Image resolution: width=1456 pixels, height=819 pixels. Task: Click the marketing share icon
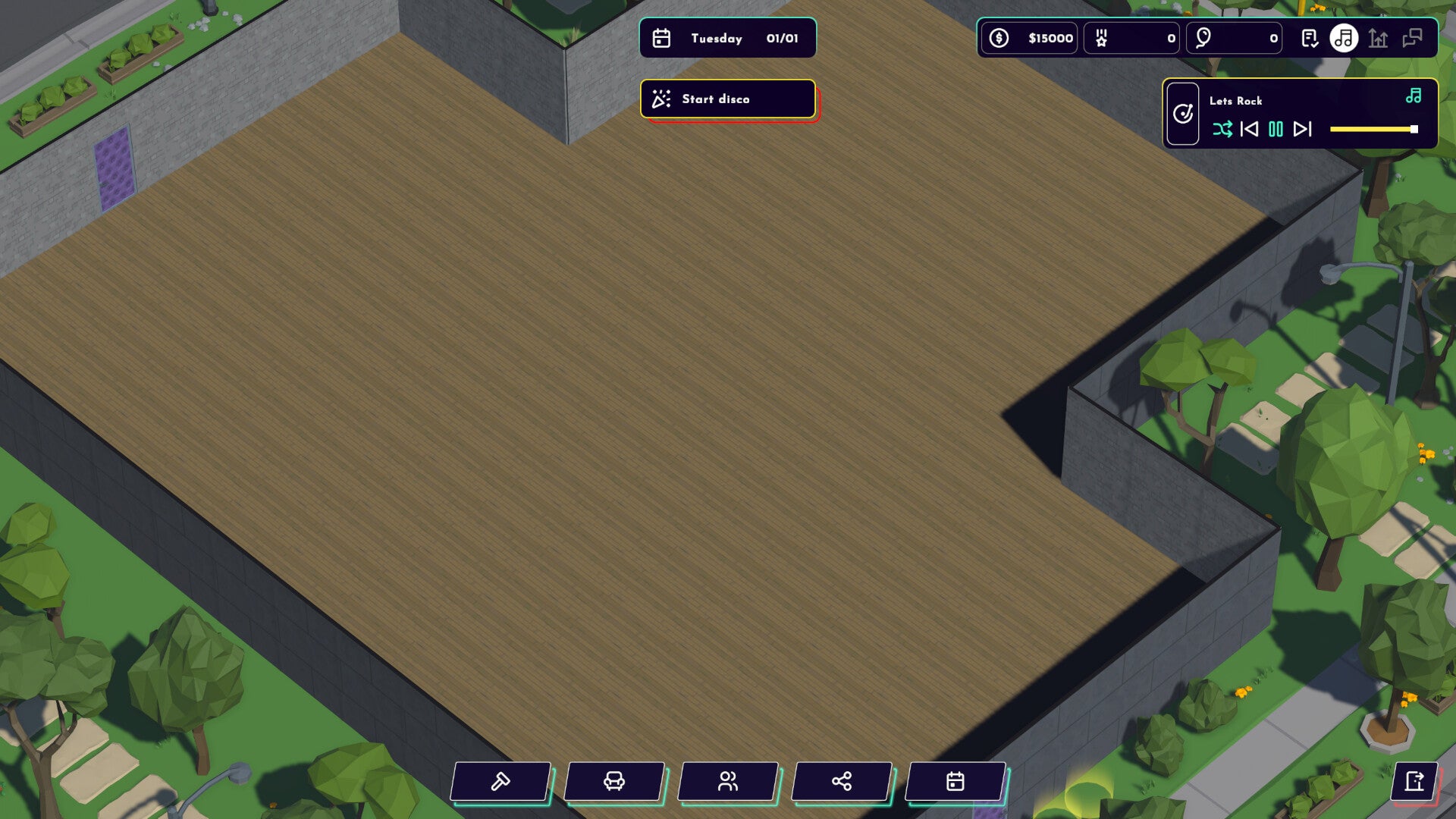[x=840, y=781]
